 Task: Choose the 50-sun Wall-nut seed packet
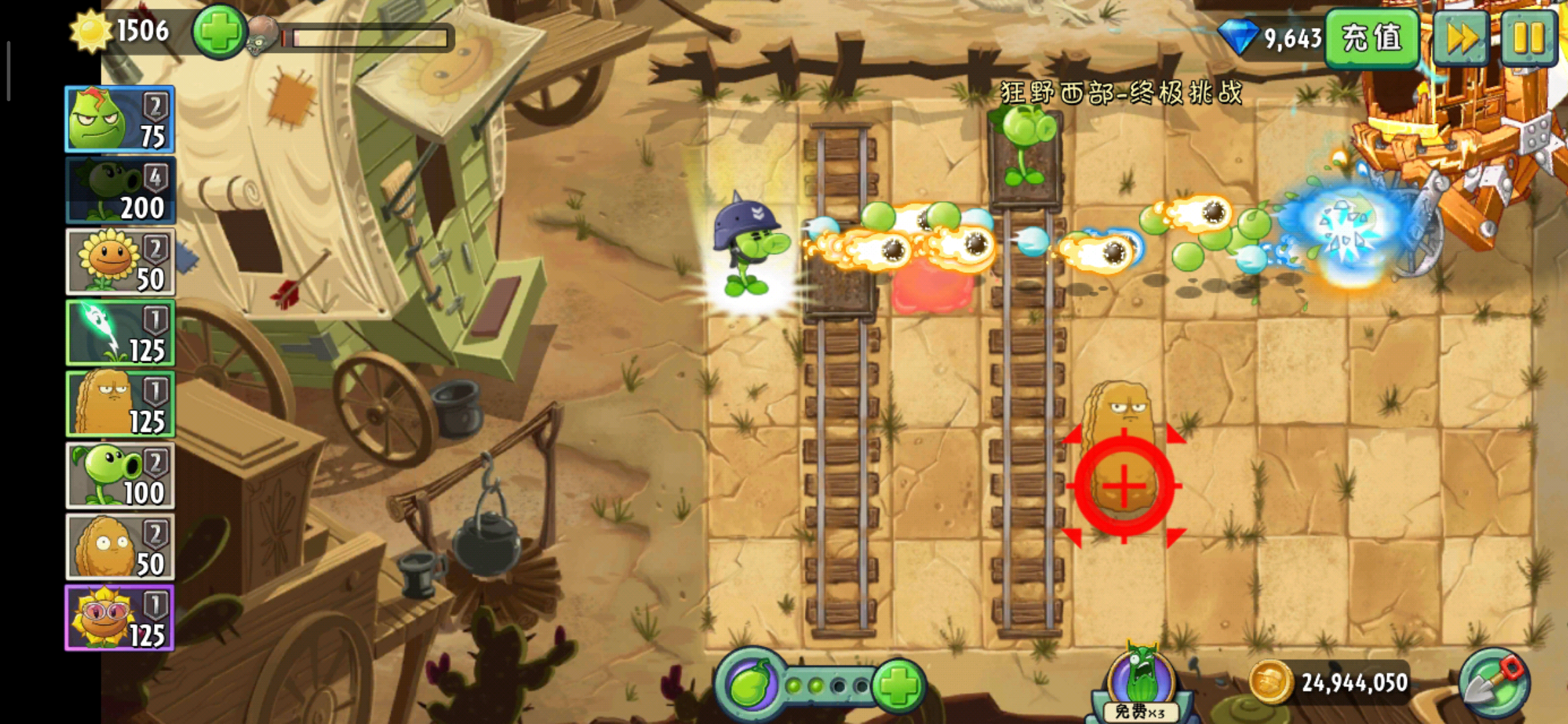point(120,547)
